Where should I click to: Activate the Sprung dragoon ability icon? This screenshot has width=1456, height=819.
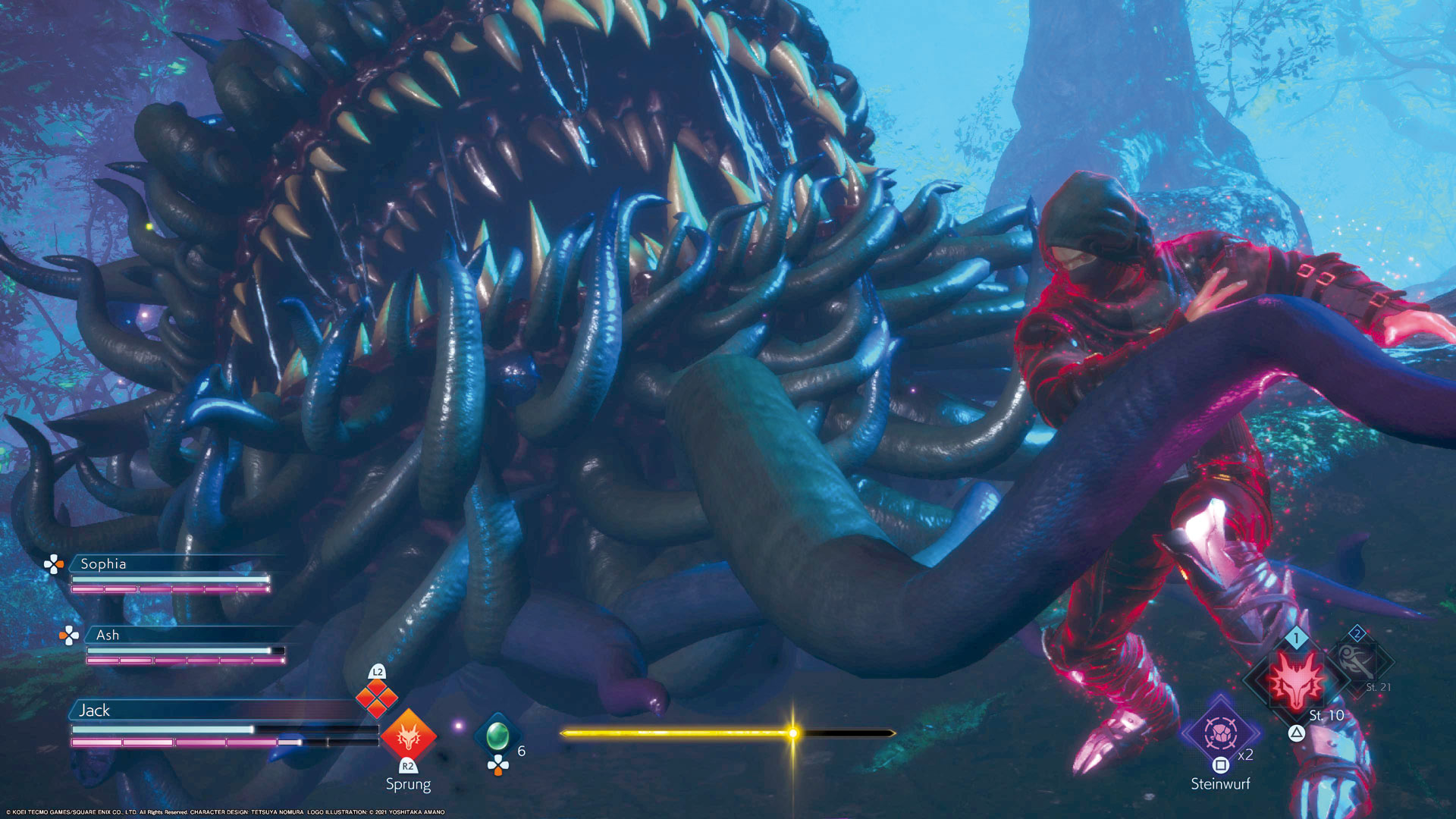tap(409, 735)
